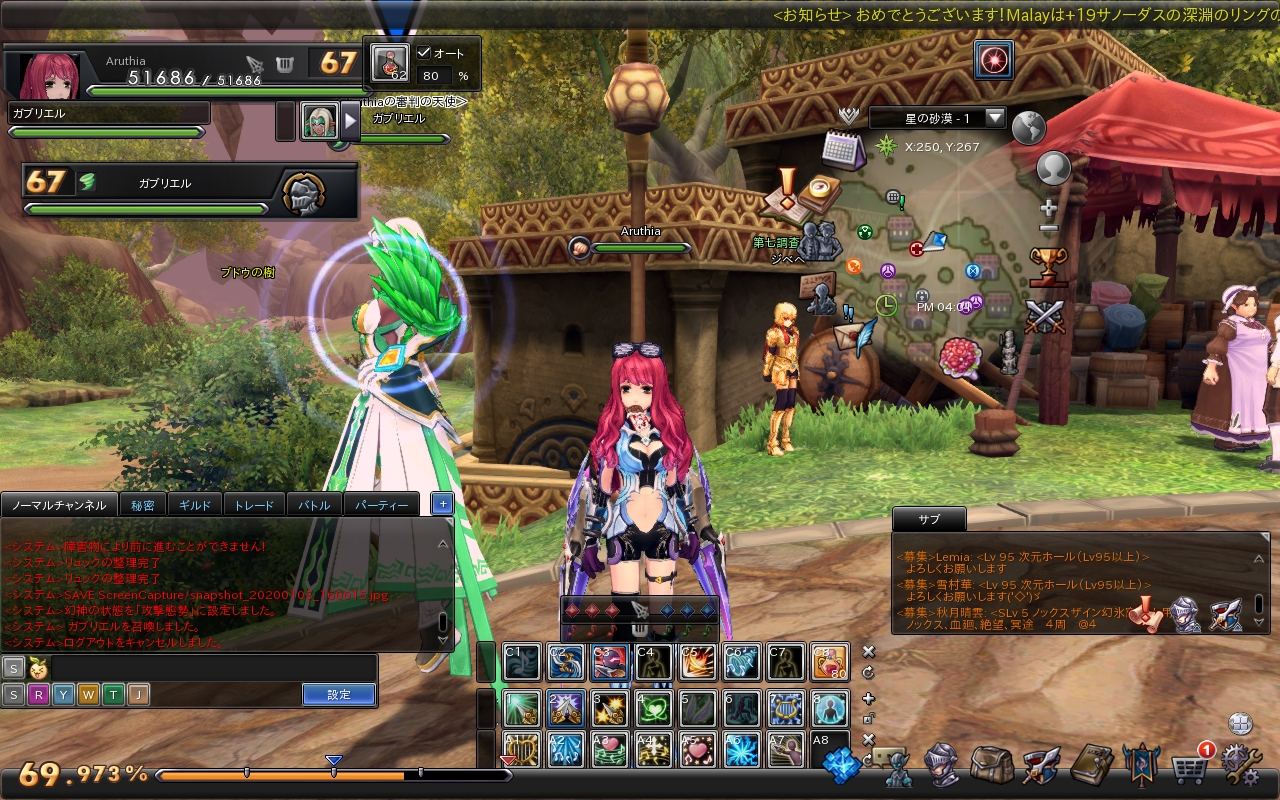Zoom in the minimap with the plus button
The image size is (1280, 800).
pos(1050,208)
